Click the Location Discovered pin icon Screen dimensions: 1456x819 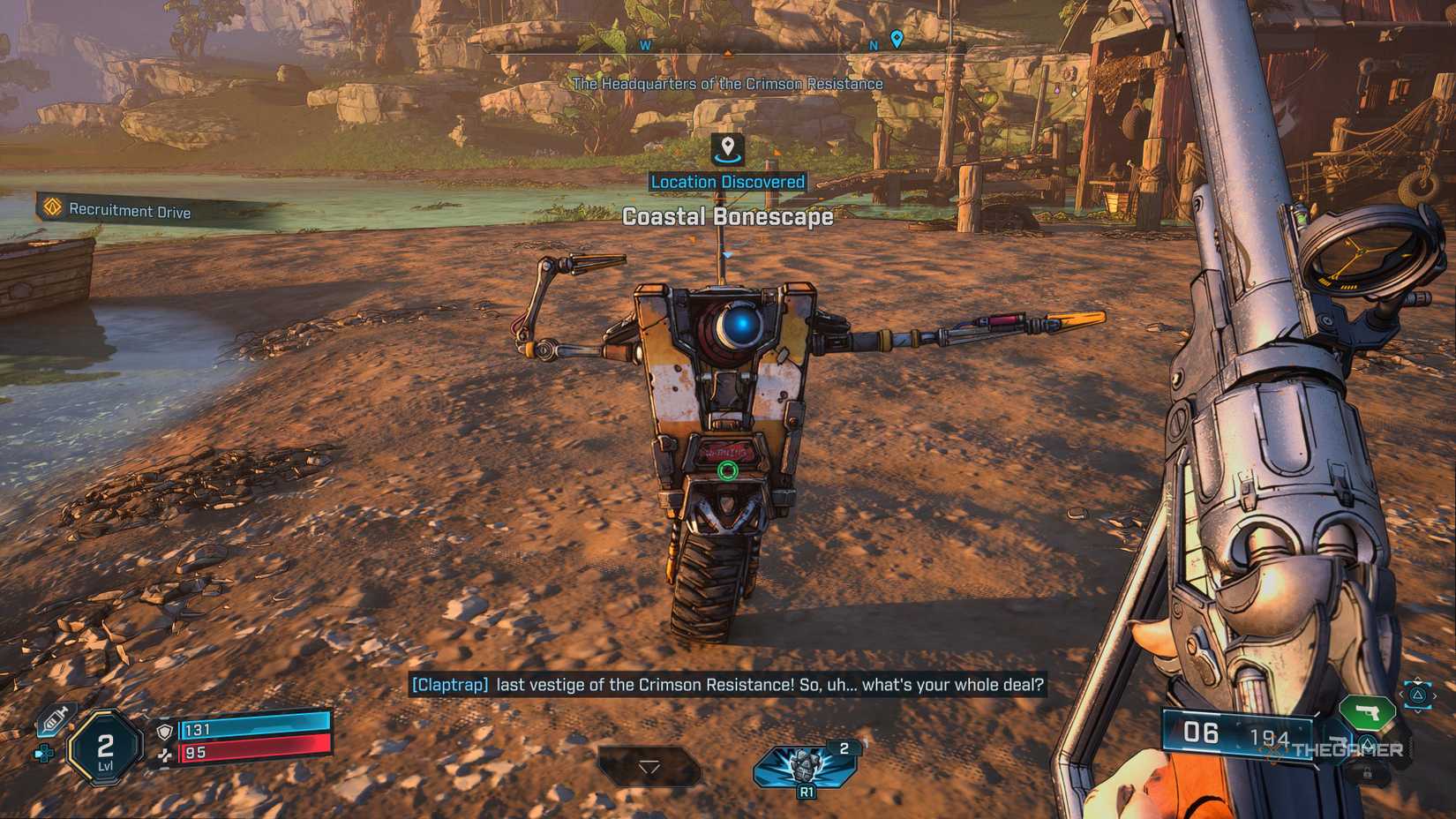(727, 149)
